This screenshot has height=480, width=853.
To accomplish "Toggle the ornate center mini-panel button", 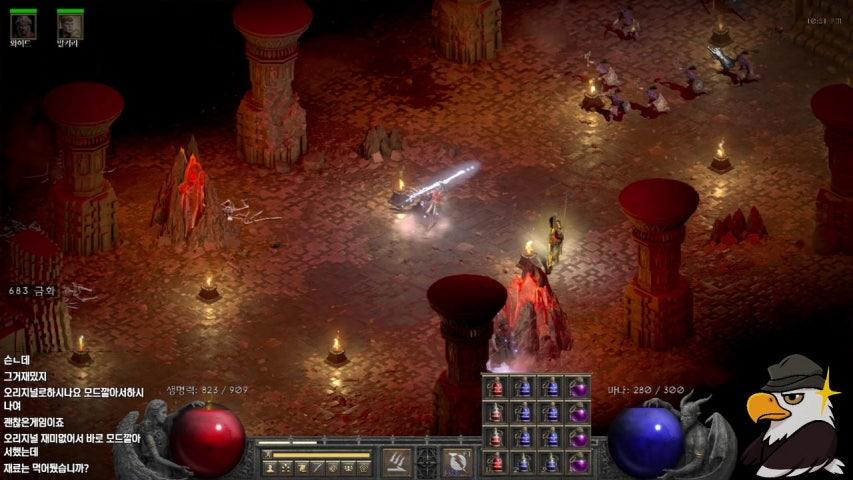I will 427,462.
